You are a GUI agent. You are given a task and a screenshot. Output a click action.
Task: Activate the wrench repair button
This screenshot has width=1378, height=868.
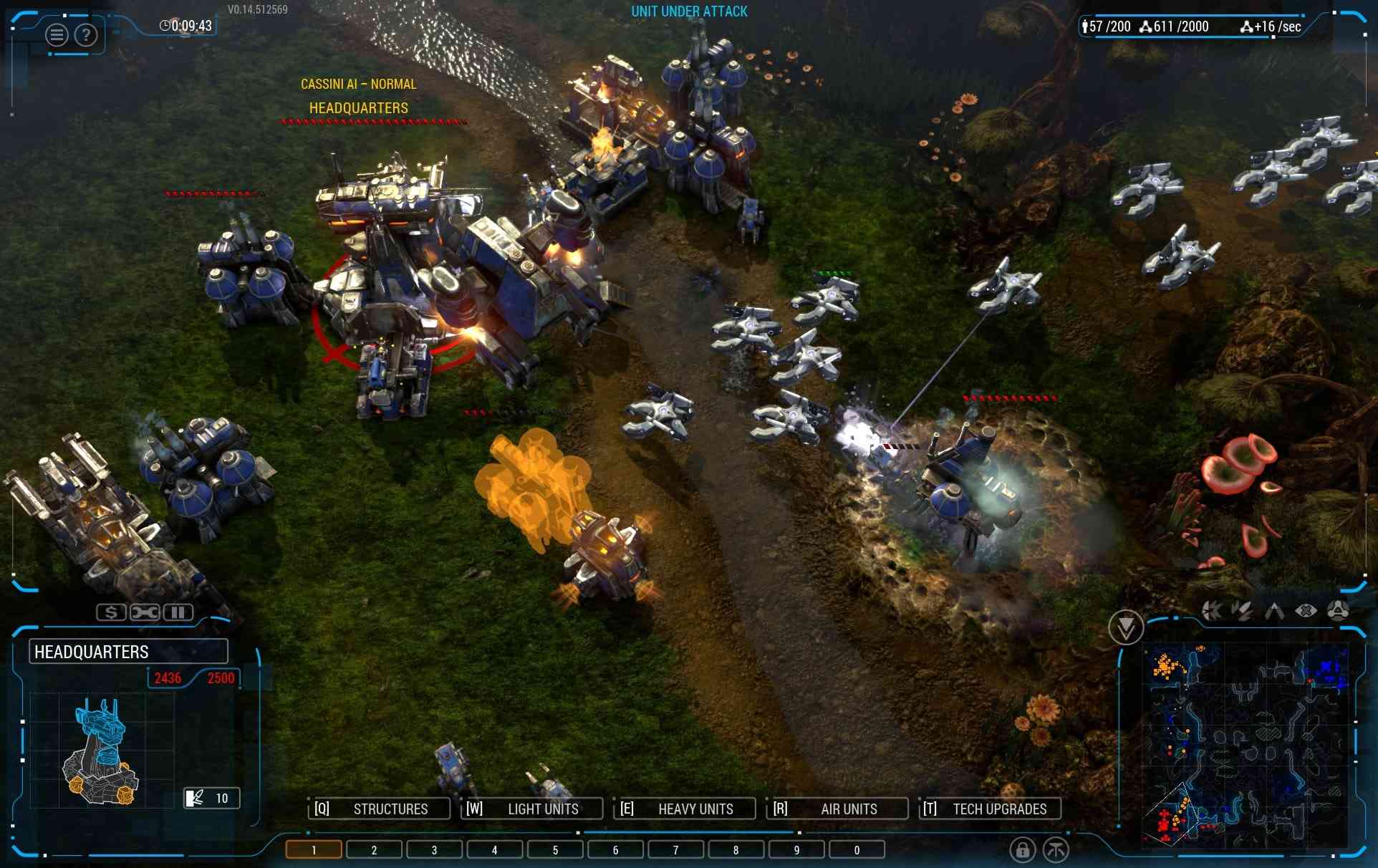[145, 612]
